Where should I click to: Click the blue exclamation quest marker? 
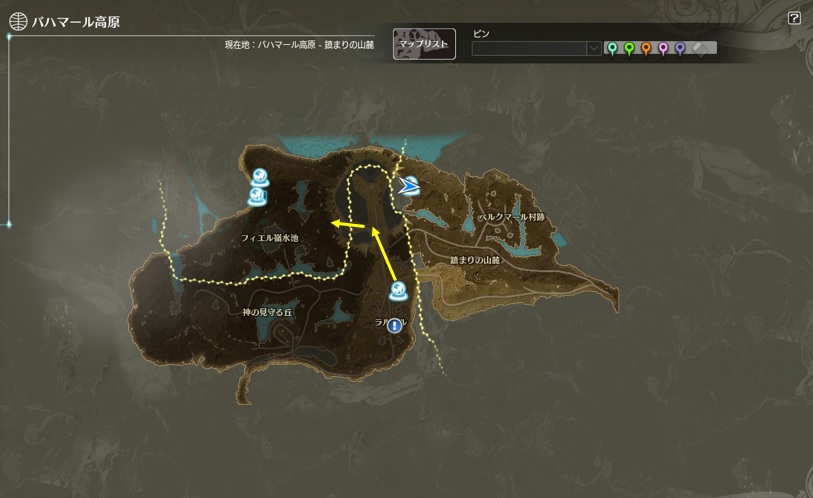(395, 326)
